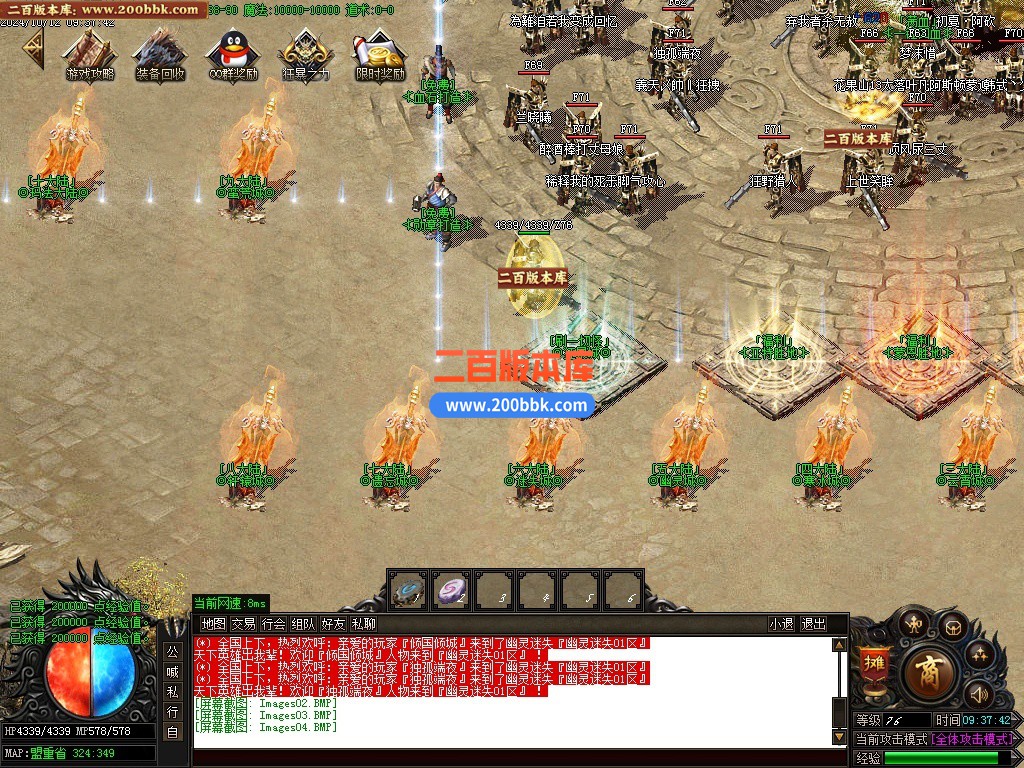Open the 装备回收 equipment recycle icon
This screenshot has height=768, width=1024.
coord(159,55)
